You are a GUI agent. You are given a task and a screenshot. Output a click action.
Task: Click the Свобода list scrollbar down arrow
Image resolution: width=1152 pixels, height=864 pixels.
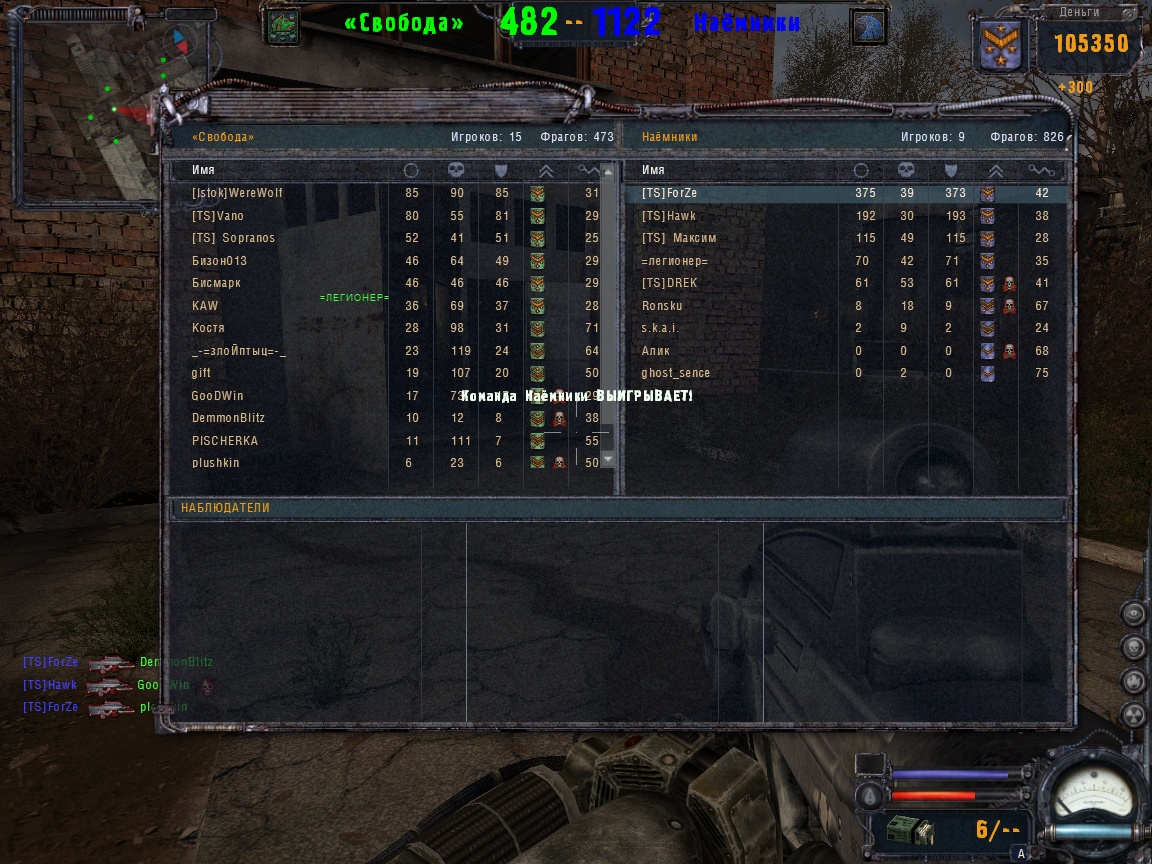coord(608,459)
